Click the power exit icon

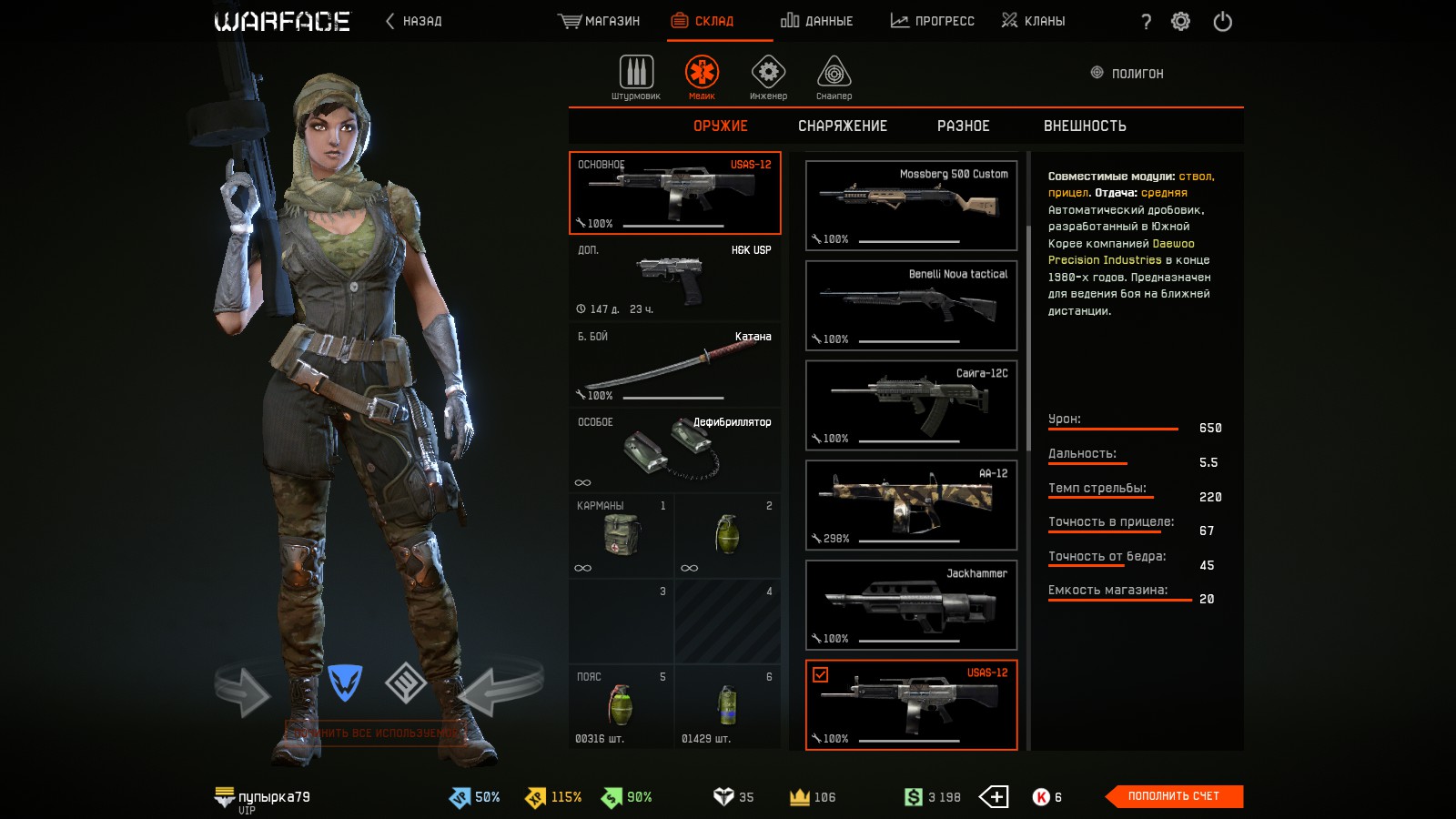pos(1222,21)
